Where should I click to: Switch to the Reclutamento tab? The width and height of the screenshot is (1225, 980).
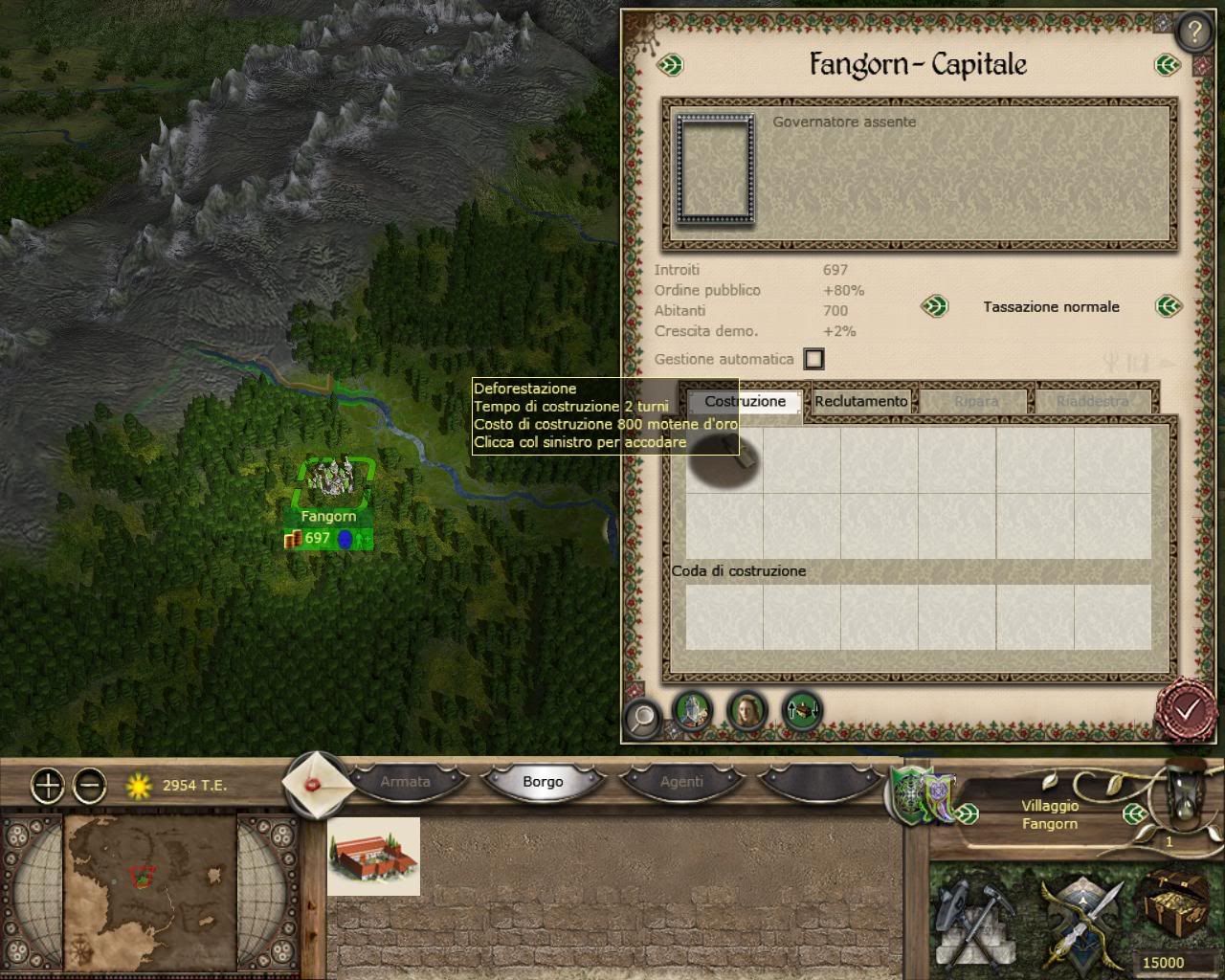pos(860,402)
